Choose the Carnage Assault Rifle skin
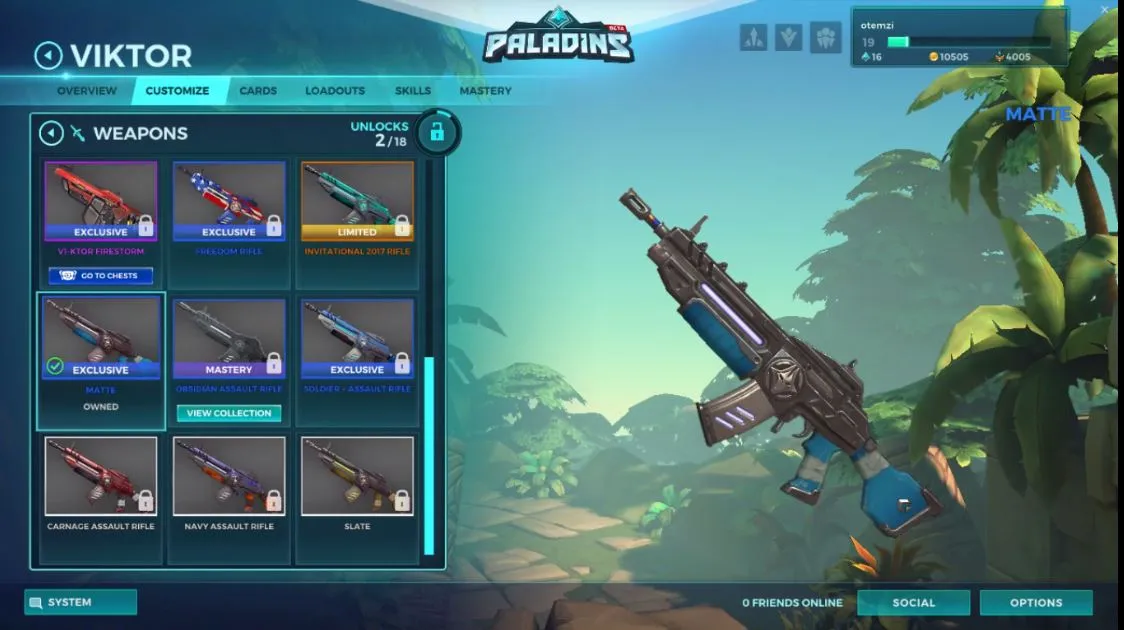This screenshot has height=630, width=1124. (x=101, y=476)
